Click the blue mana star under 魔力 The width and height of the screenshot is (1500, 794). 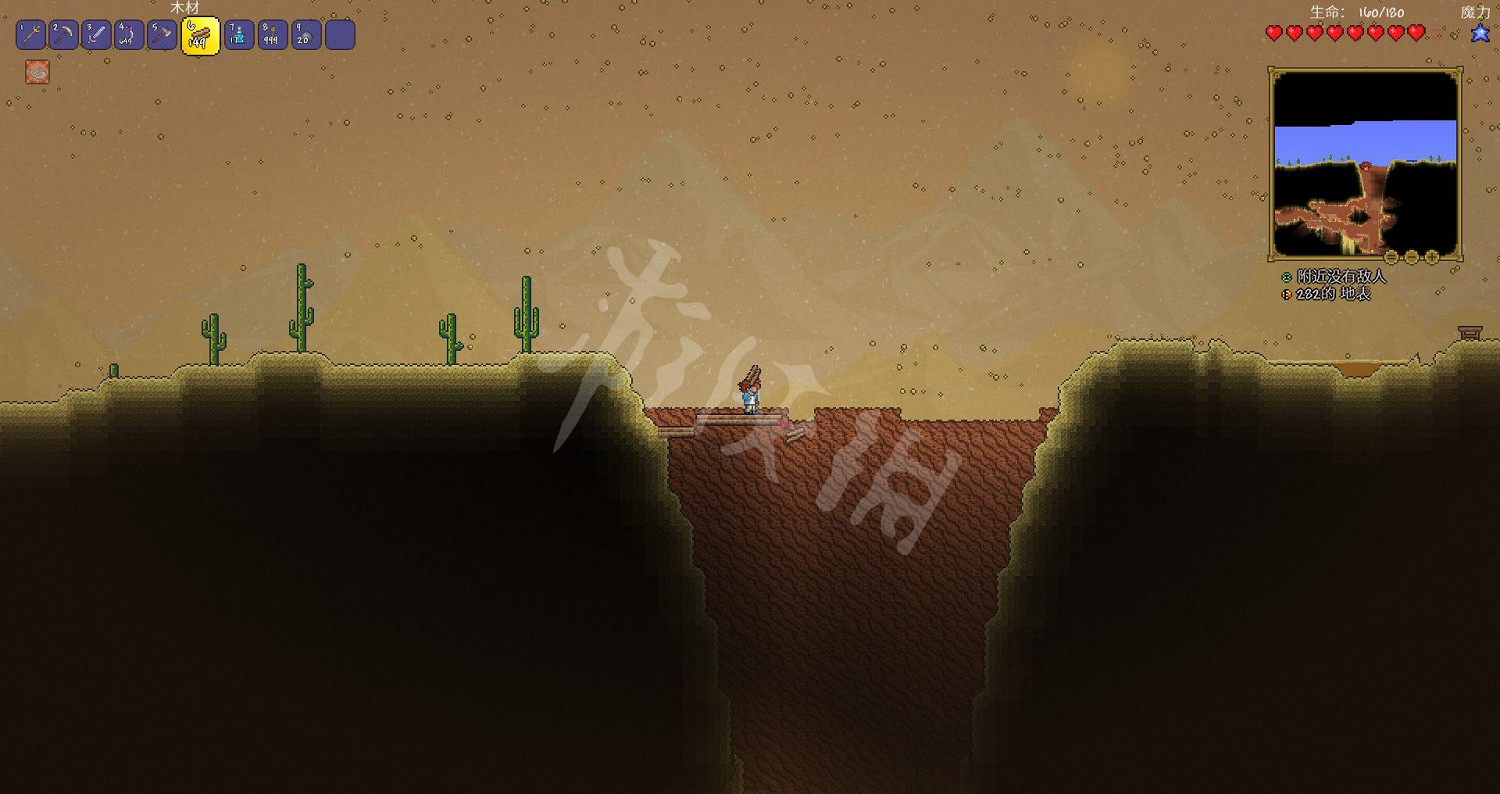tap(1479, 33)
